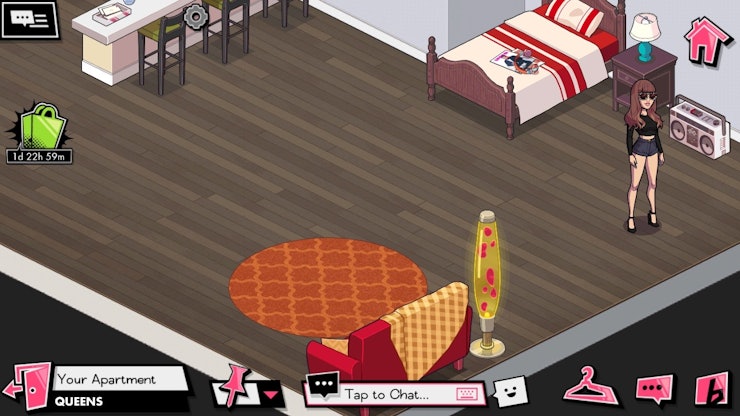This screenshot has height=416, width=740.
Task: Open the wardrobe hanger icon
Action: 590,386
